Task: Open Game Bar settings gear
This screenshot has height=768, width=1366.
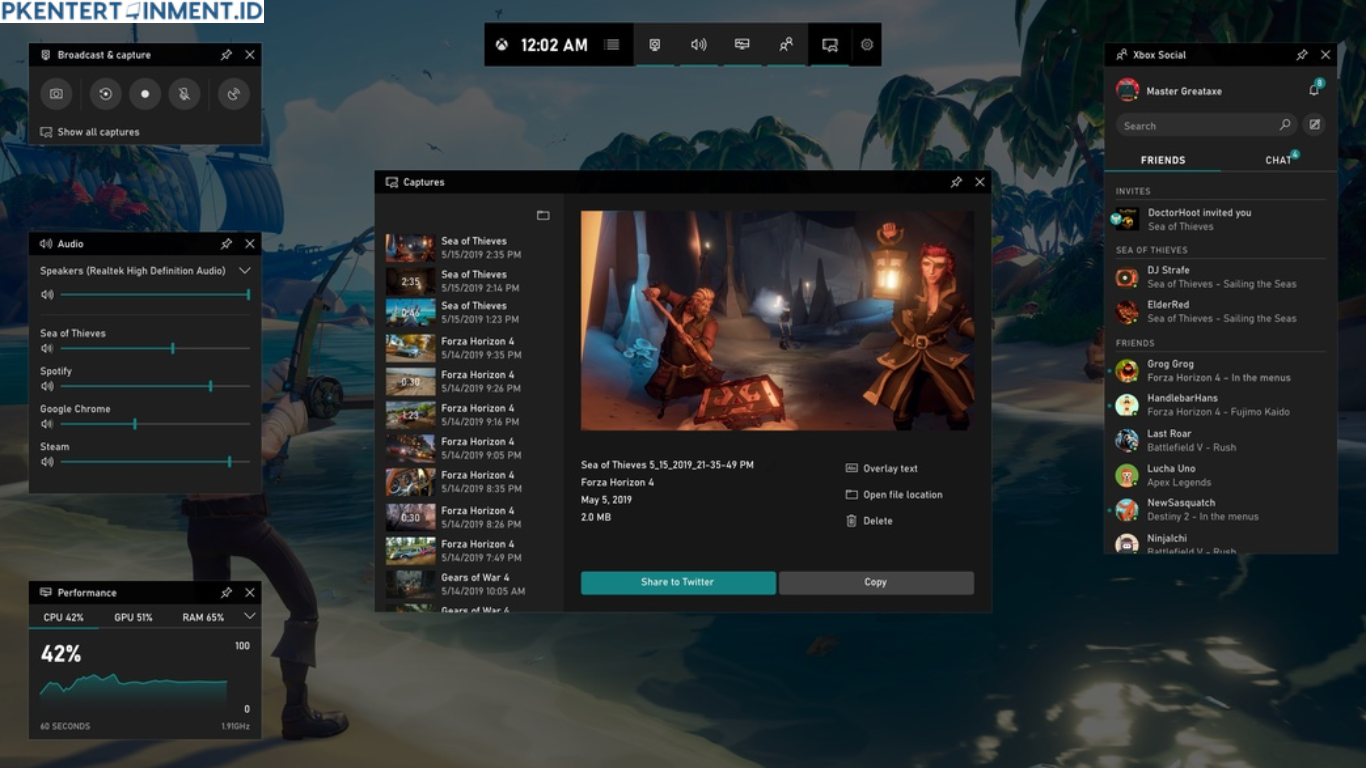Action: click(866, 44)
